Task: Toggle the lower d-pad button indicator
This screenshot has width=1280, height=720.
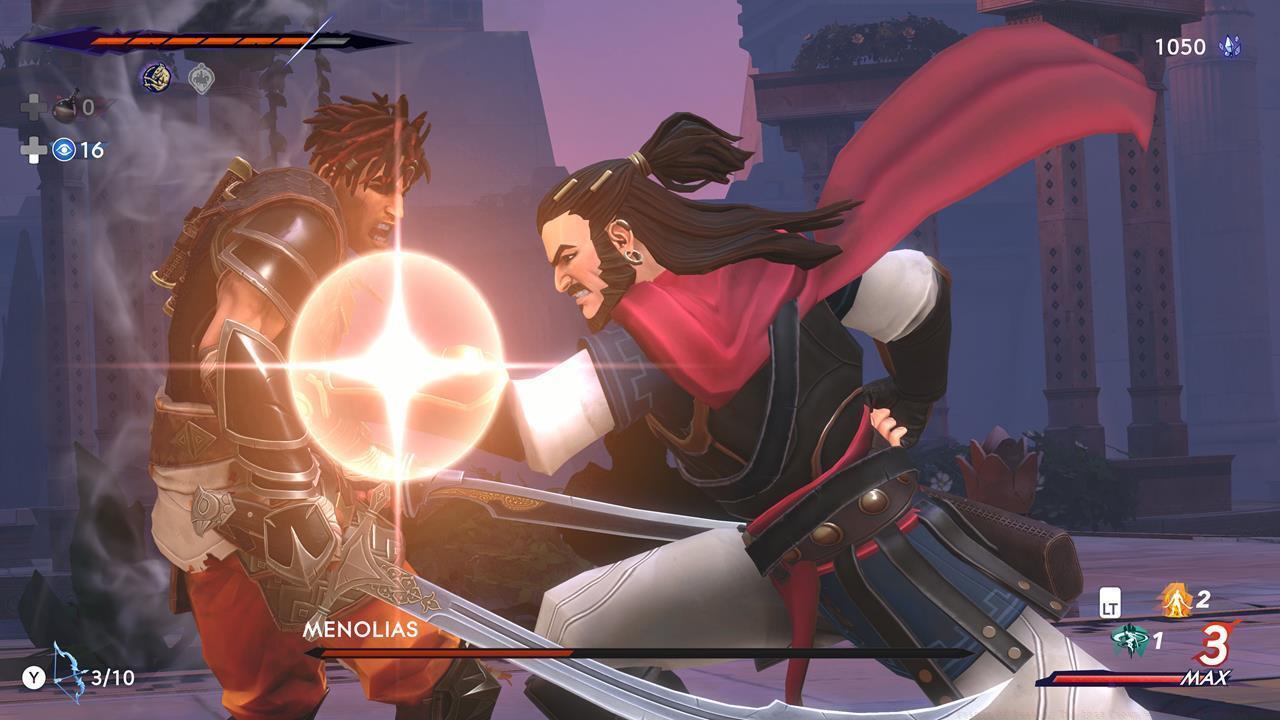Action: click(34, 150)
